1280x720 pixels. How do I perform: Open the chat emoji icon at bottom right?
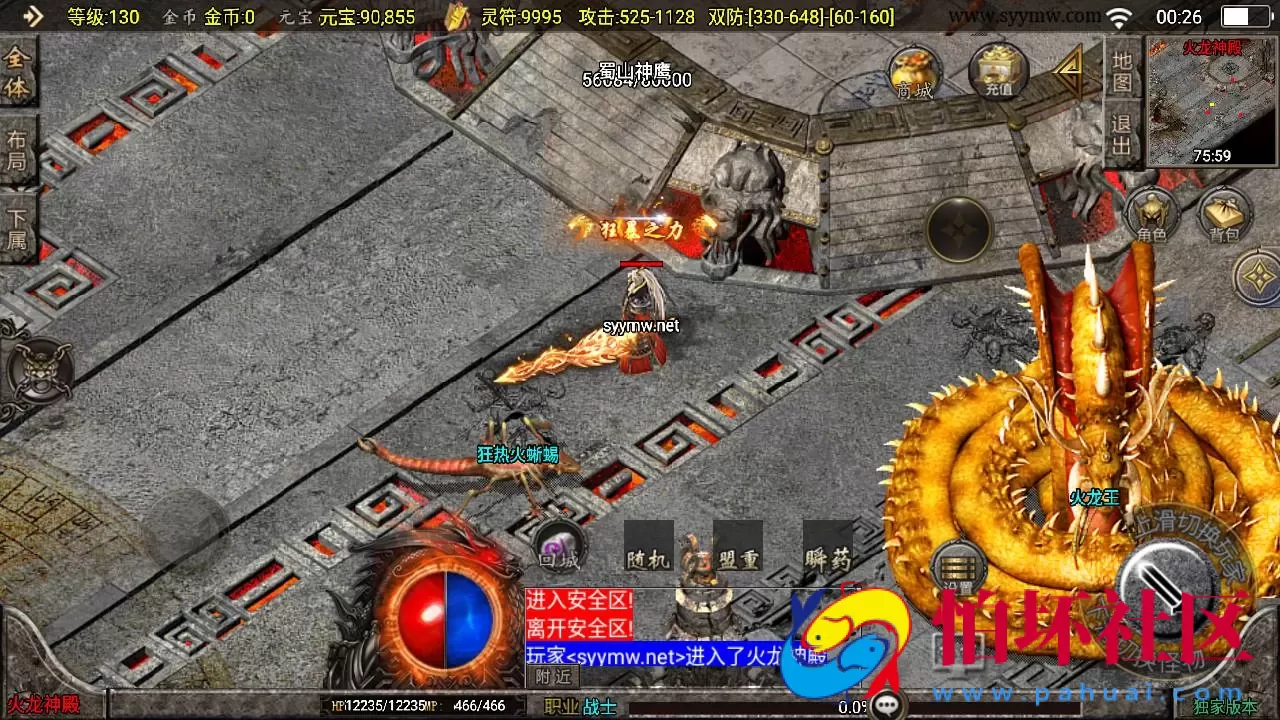pos(885,703)
